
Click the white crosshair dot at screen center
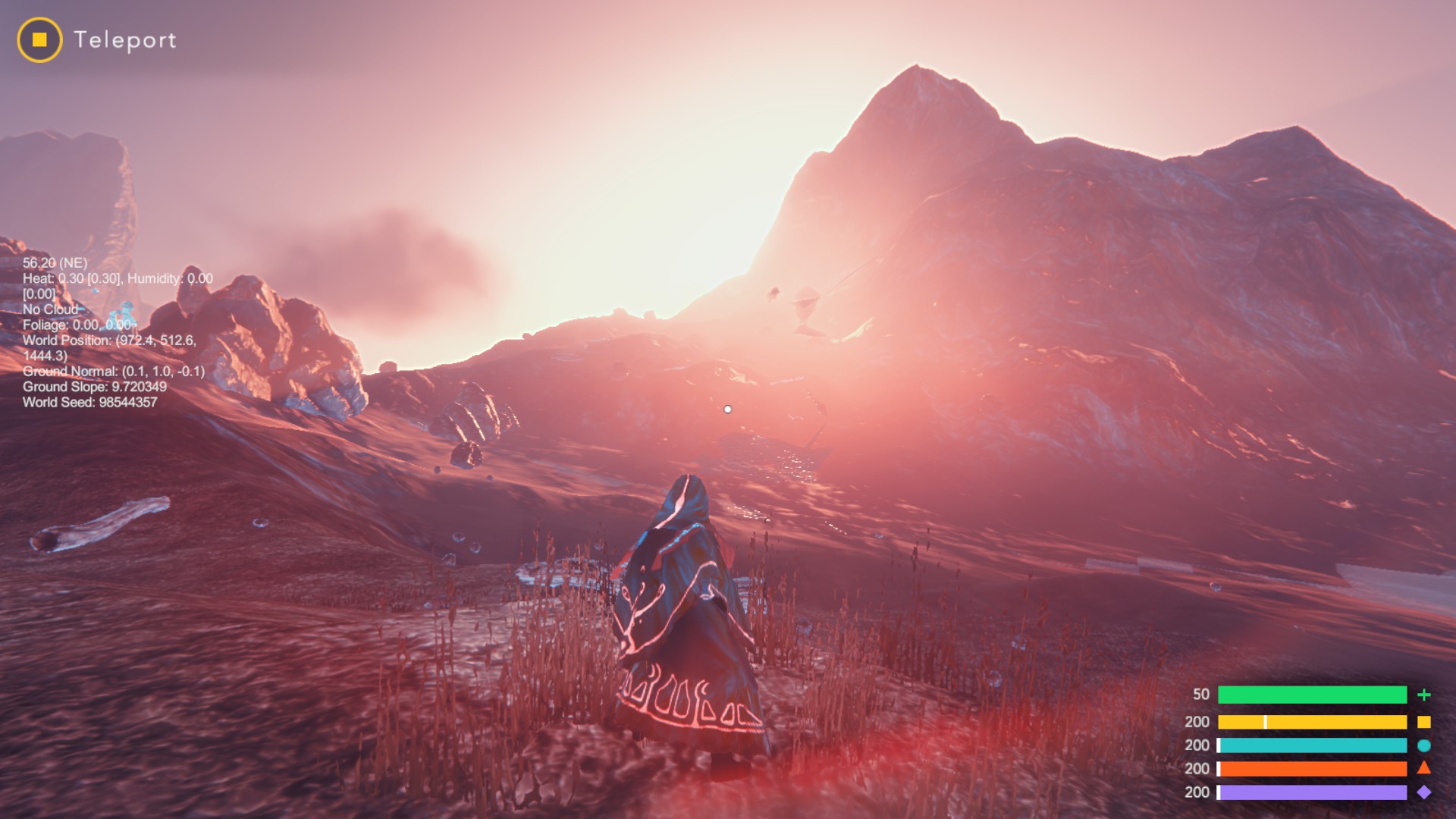728,409
